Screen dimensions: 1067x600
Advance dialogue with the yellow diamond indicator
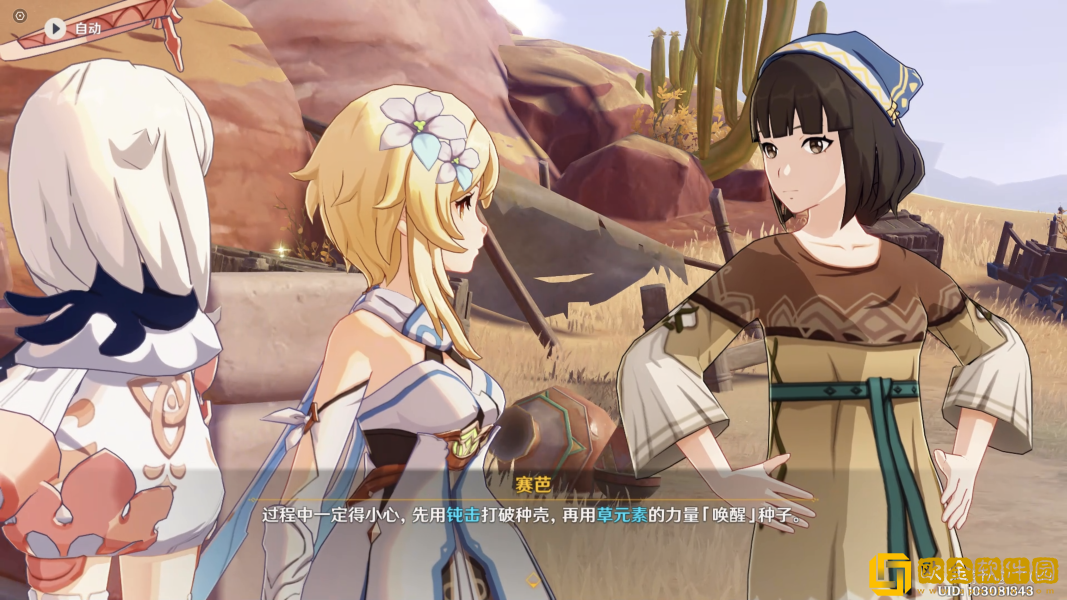click(x=533, y=579)
